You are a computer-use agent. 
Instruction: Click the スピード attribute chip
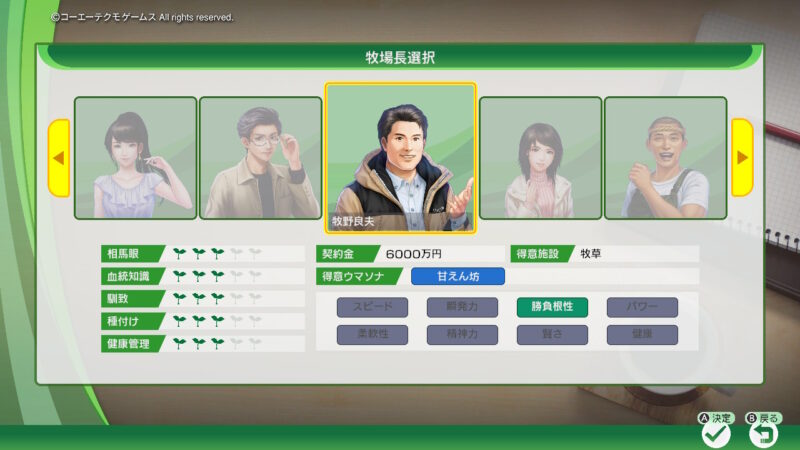click(x=372, y=307)
